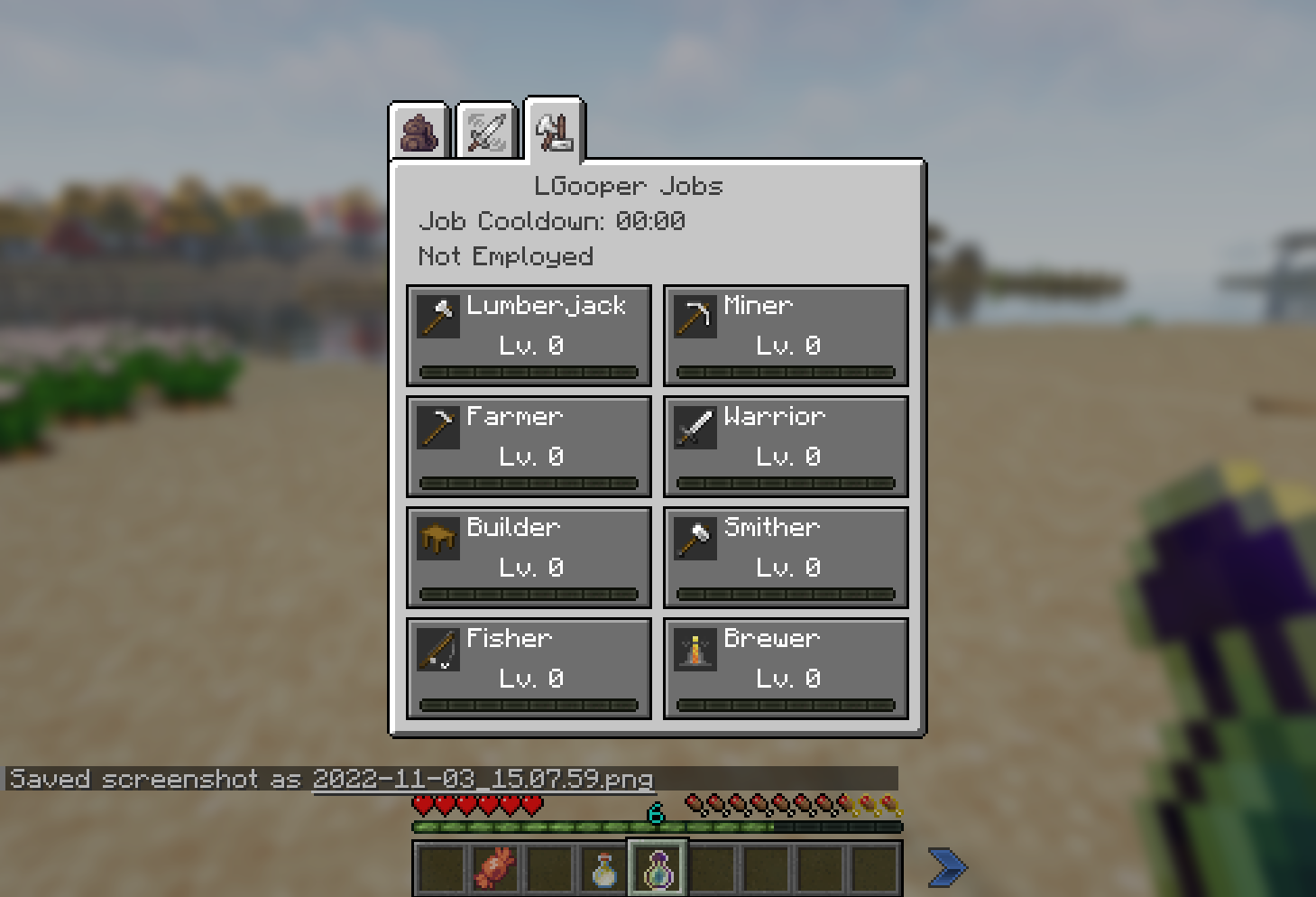Select the Fisher fishing rod icon
The width and height of the screenshot is (1316, 897).
pos(438,649)
